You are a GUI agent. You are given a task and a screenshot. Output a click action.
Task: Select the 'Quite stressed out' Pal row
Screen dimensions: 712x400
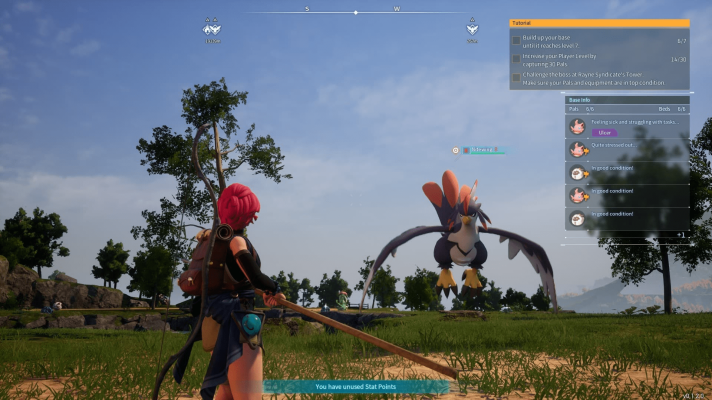pos(626,149)
